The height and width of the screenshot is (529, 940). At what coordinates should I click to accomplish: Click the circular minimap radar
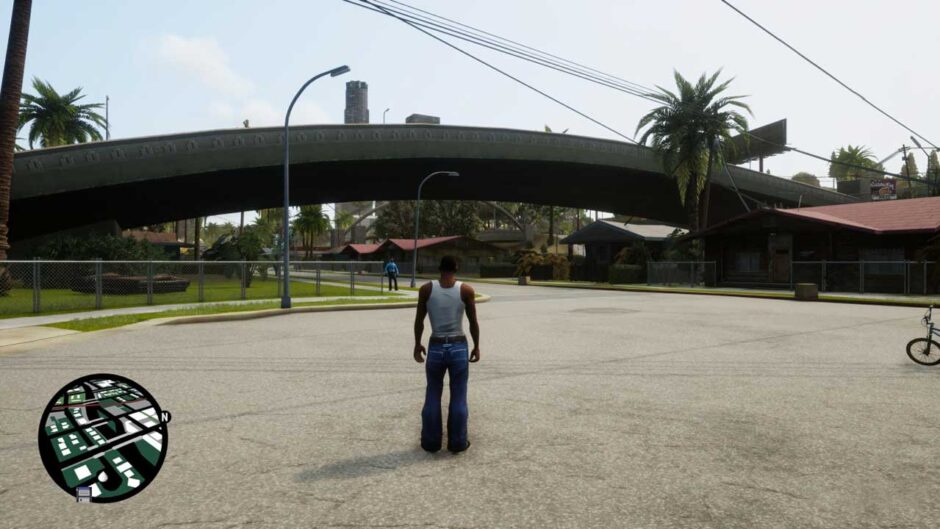[x=102, y=437]
